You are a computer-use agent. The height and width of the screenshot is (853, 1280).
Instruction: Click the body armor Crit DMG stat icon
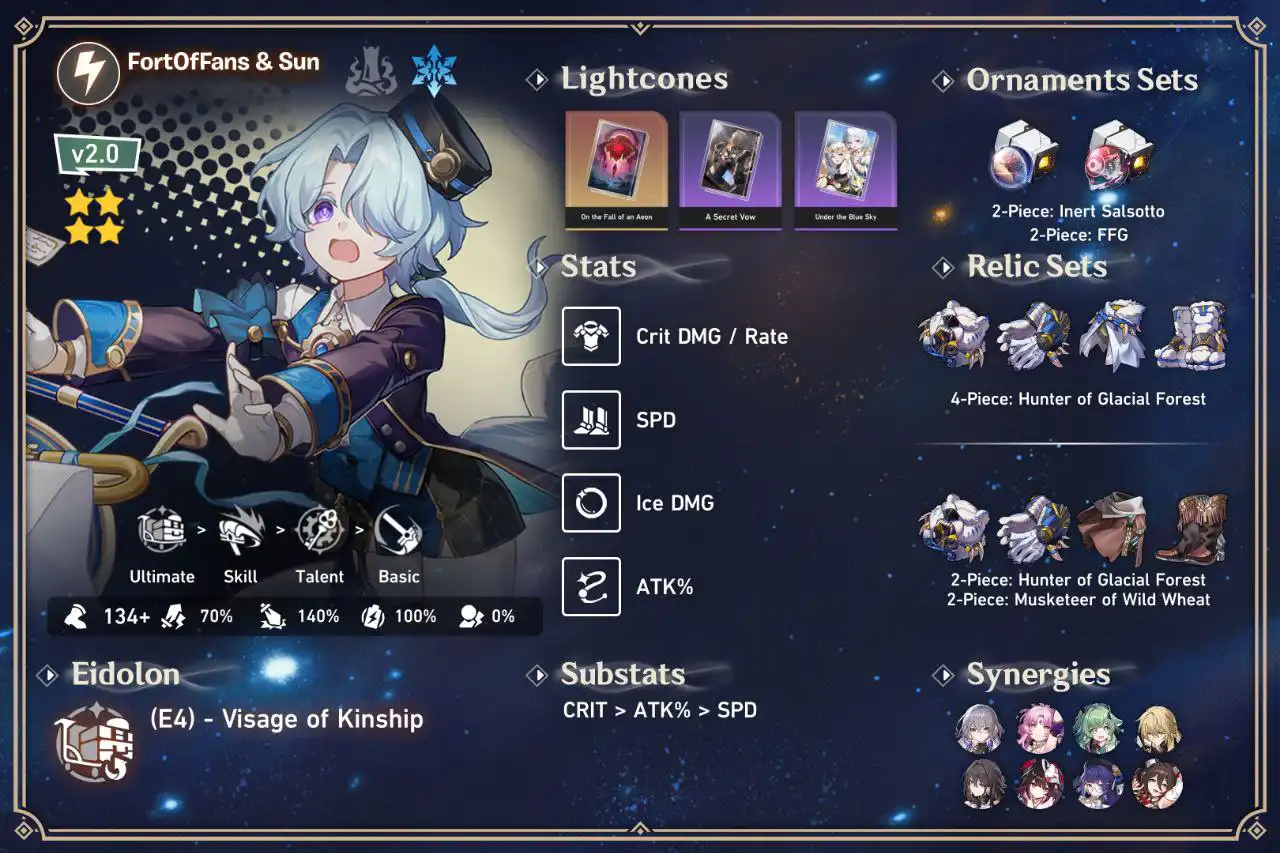[591, 336]
